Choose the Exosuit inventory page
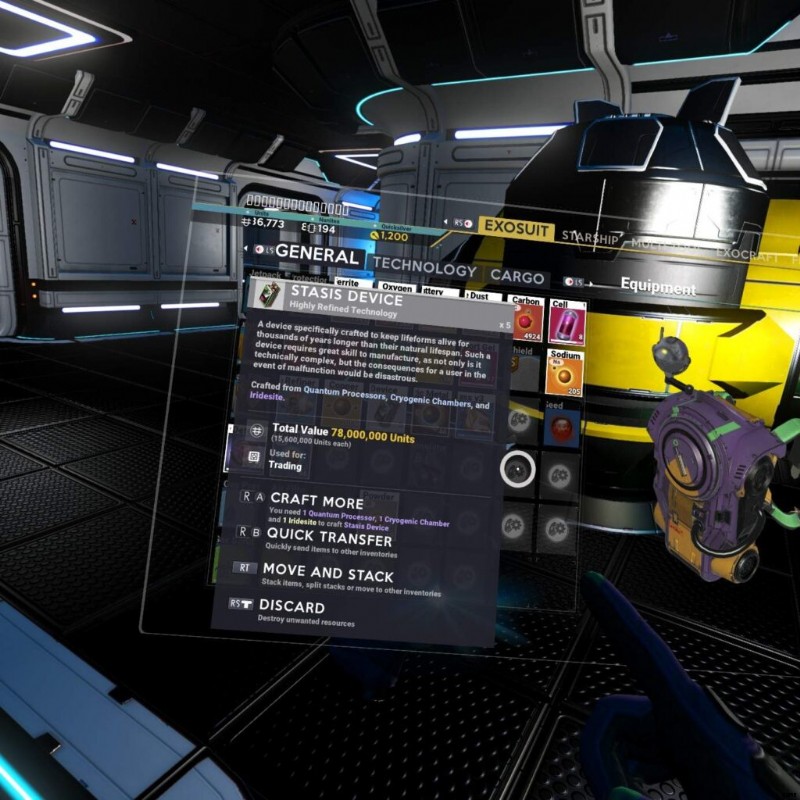Screen dimensions: 800x800 (x=515, y=228)
